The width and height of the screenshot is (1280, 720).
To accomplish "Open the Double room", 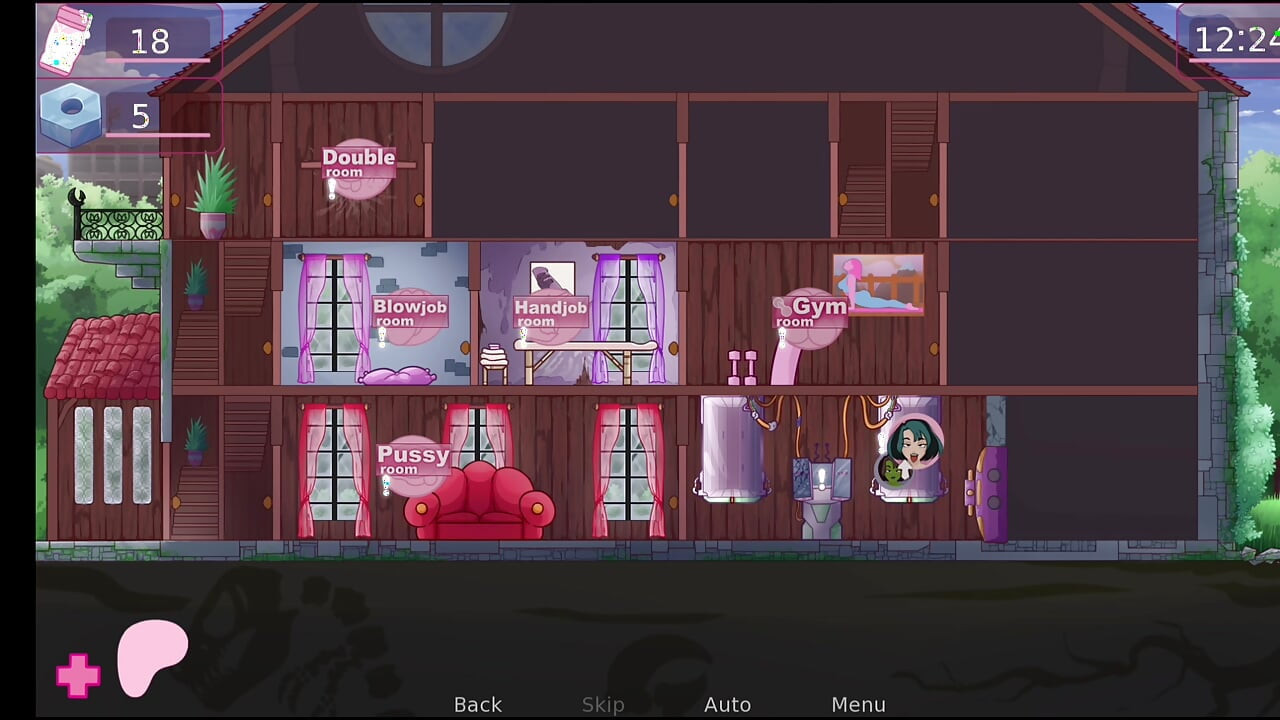I will click(357, 164).
